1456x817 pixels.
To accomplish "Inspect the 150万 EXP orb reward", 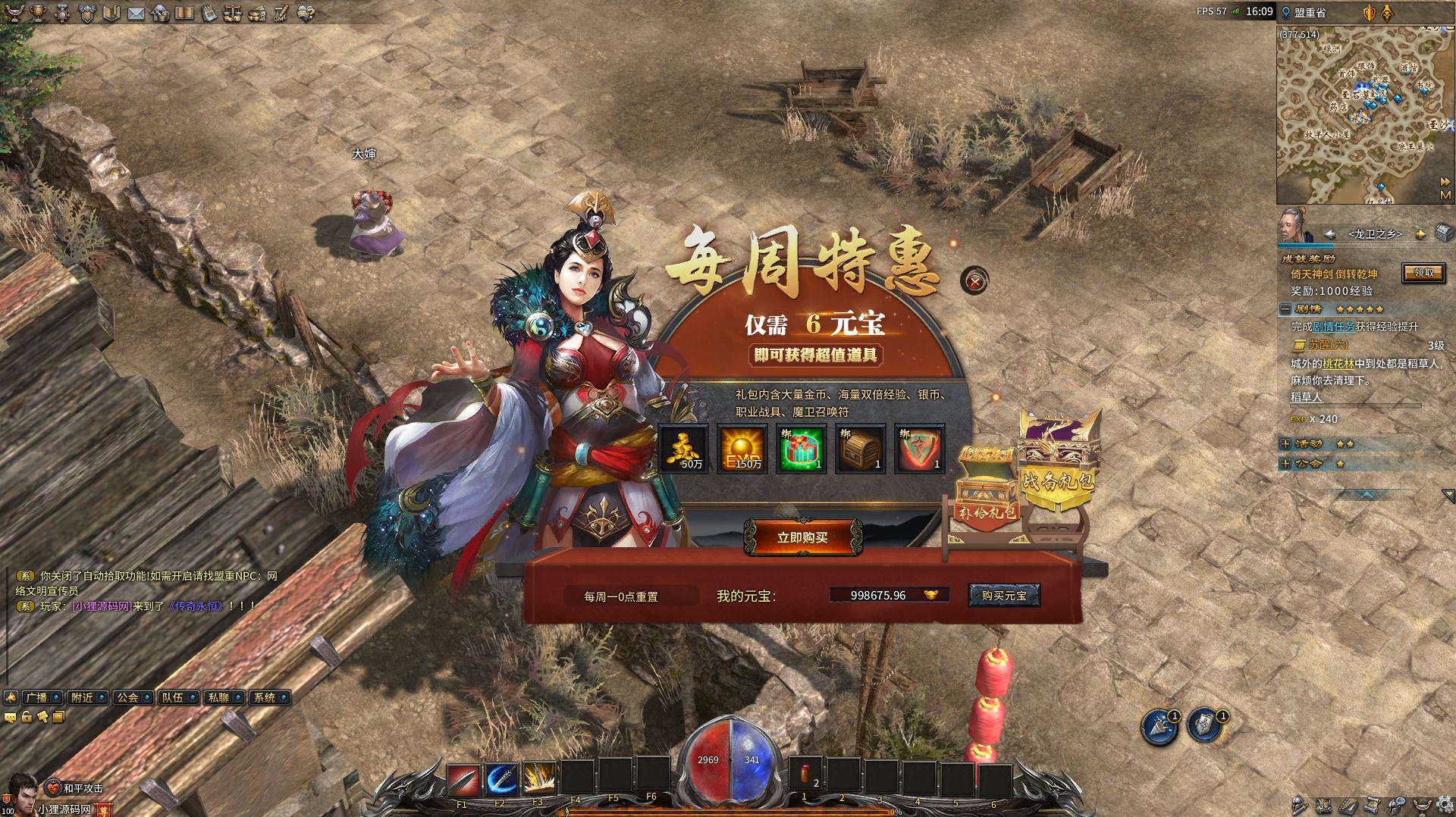I will point(742,449).
